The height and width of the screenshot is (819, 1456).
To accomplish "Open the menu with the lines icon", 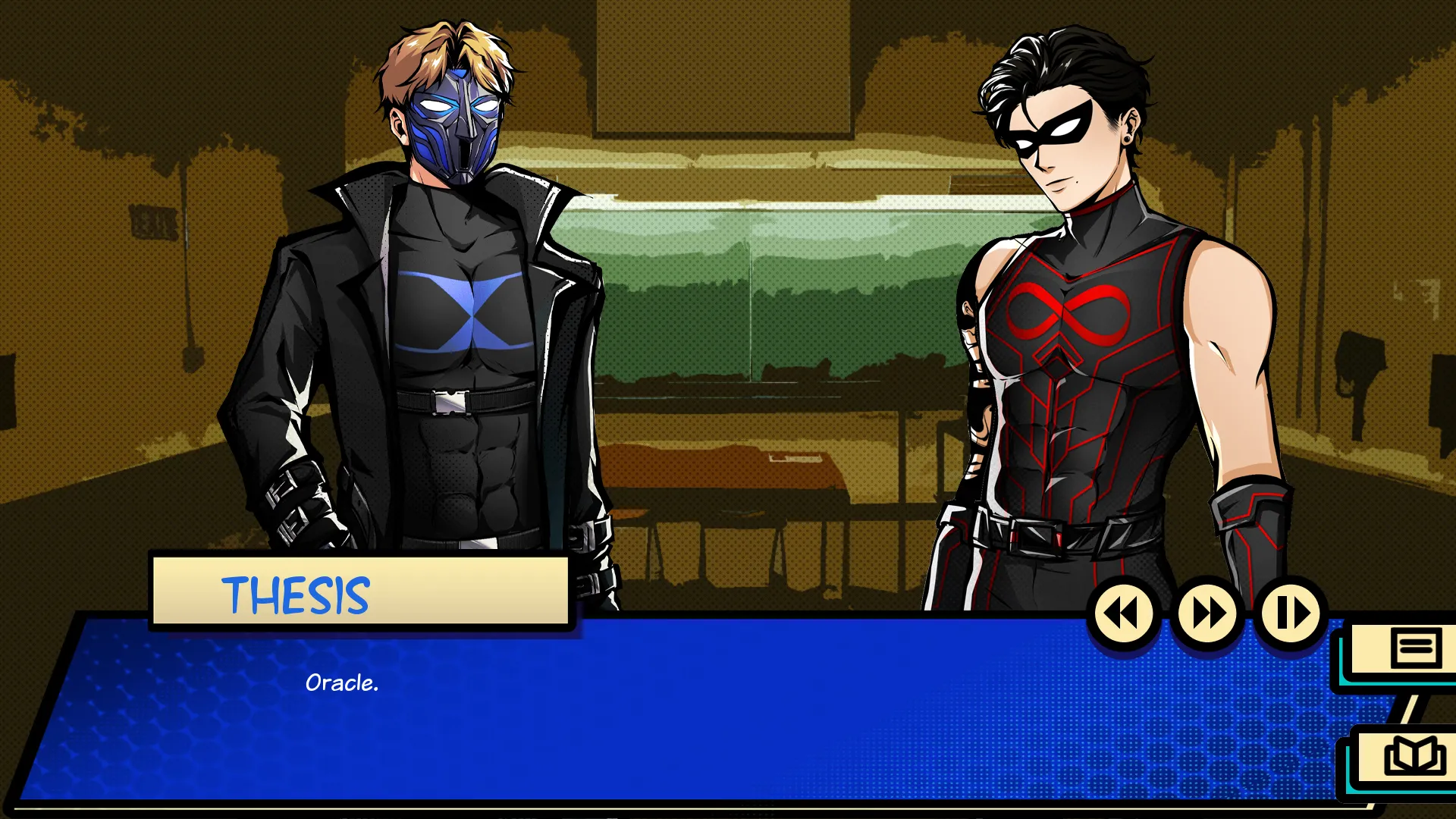I will click(x=1415, y=648).
